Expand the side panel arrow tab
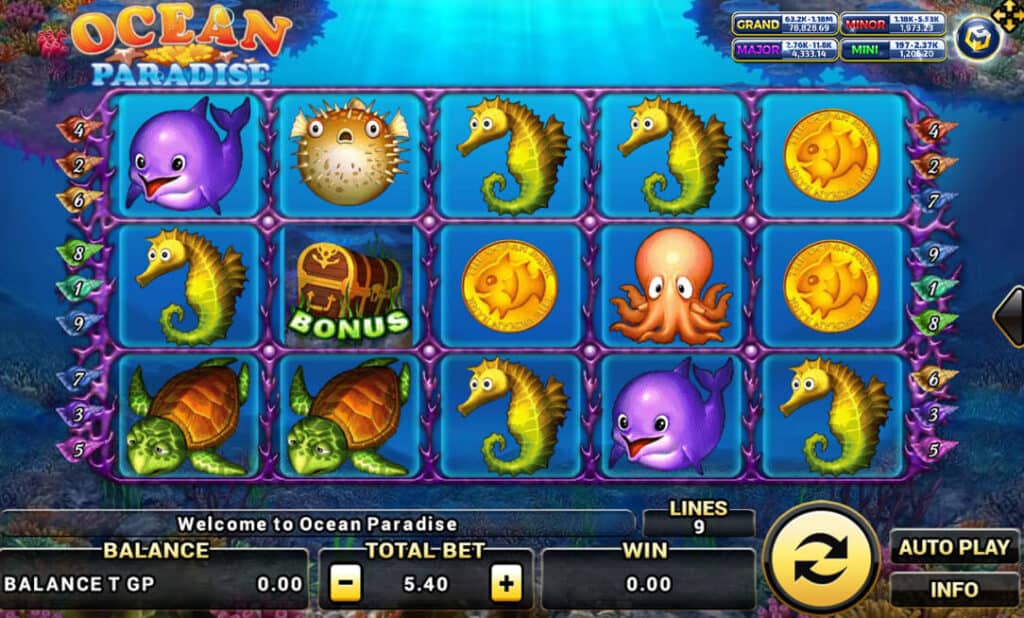The width and height of the screenshot is (1024, 618). (1009, 317)
